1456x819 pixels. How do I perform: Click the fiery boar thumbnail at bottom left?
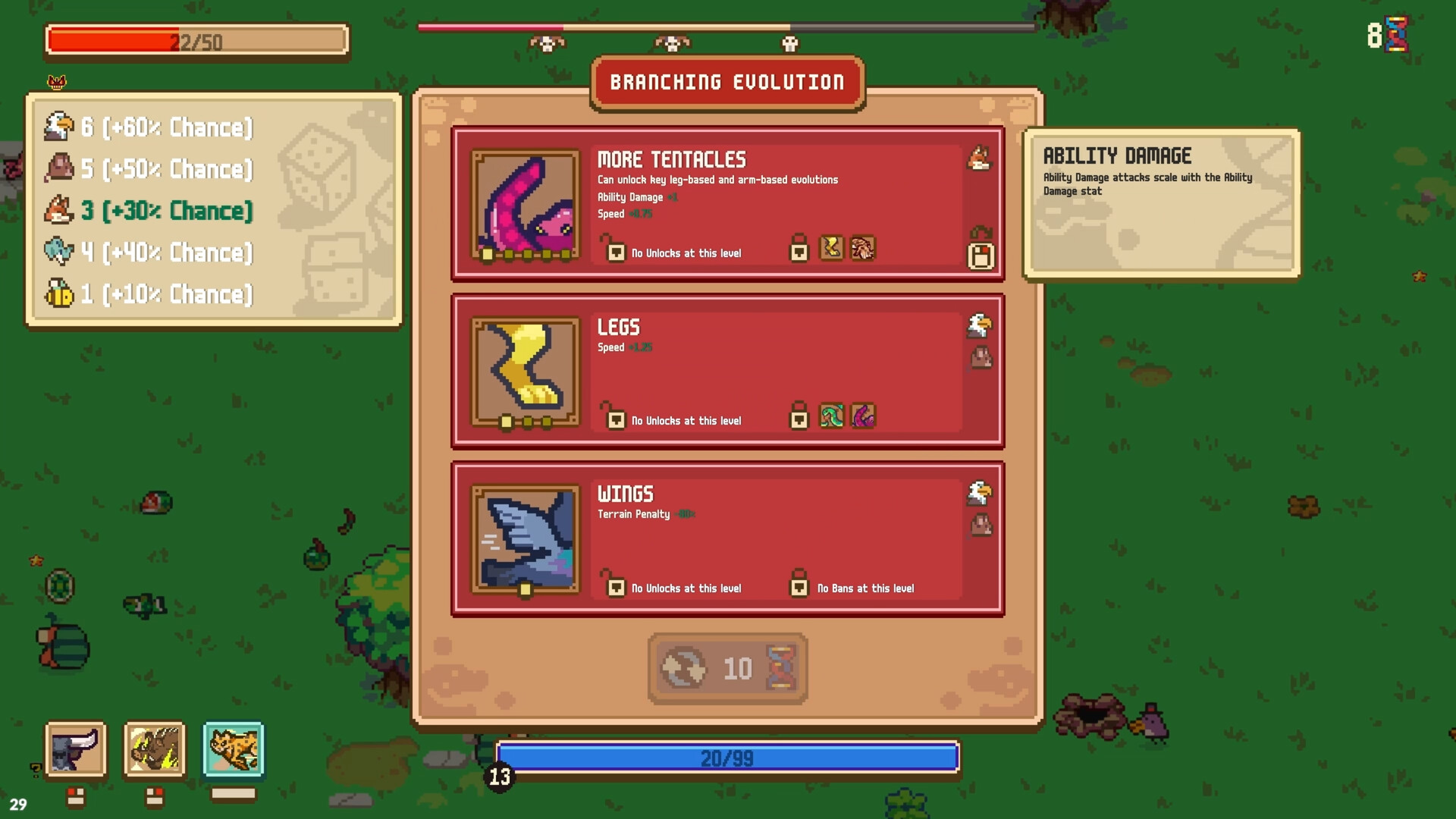tap(155, 751)
